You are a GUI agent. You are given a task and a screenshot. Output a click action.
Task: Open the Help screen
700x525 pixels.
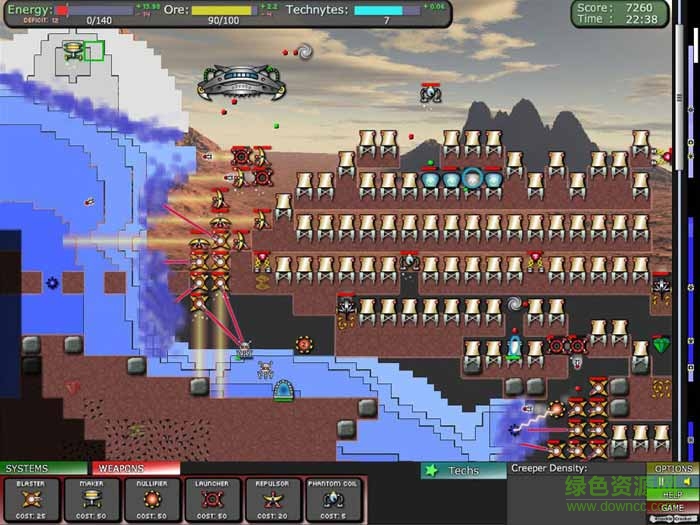click(673, 495)
